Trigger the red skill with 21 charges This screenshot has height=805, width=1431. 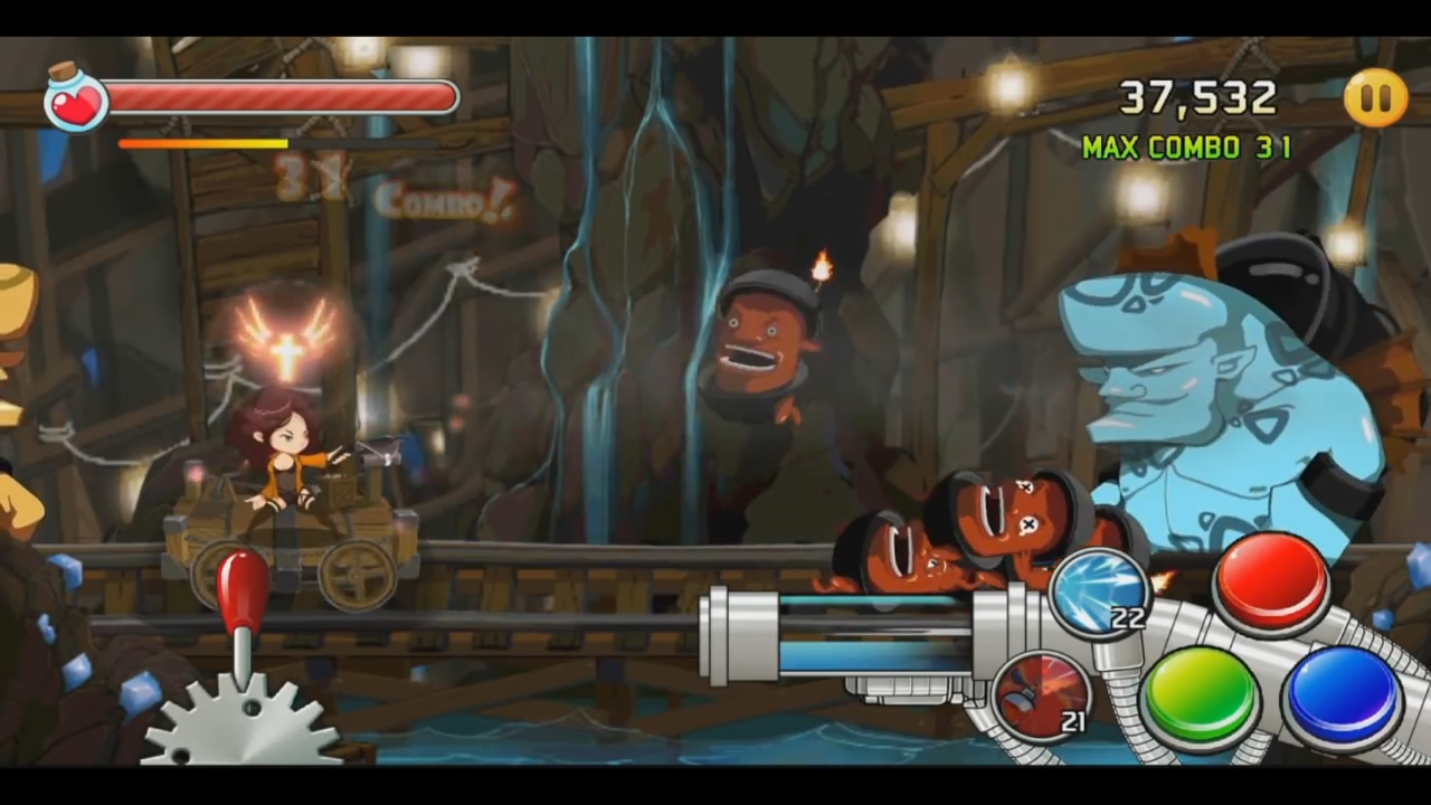point(1042,696)
